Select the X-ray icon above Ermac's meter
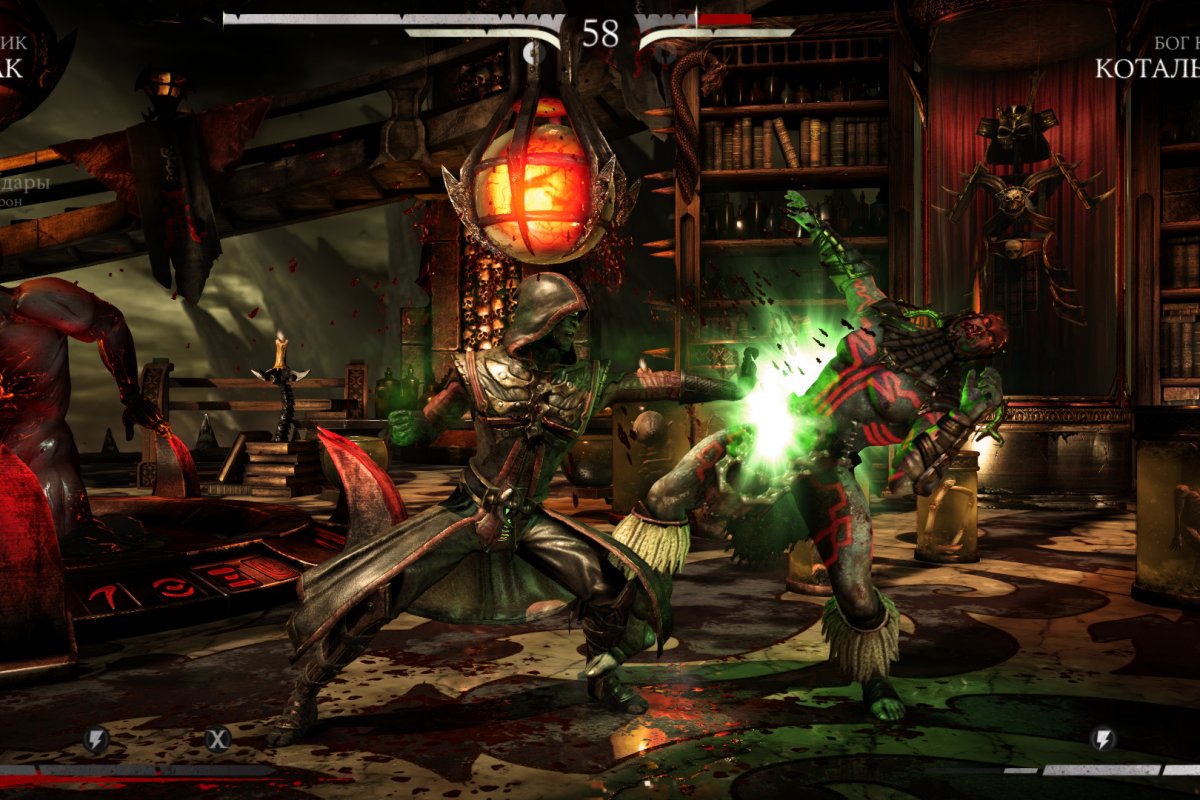 [218, 740]
